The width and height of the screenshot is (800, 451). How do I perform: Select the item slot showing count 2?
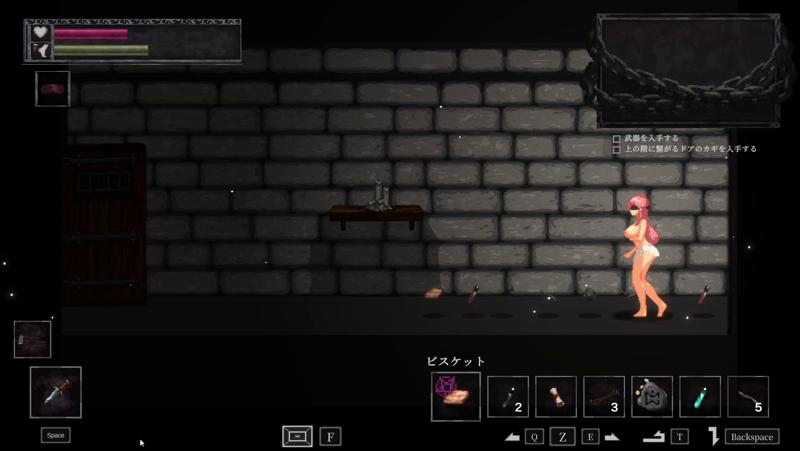click(508, 396)
